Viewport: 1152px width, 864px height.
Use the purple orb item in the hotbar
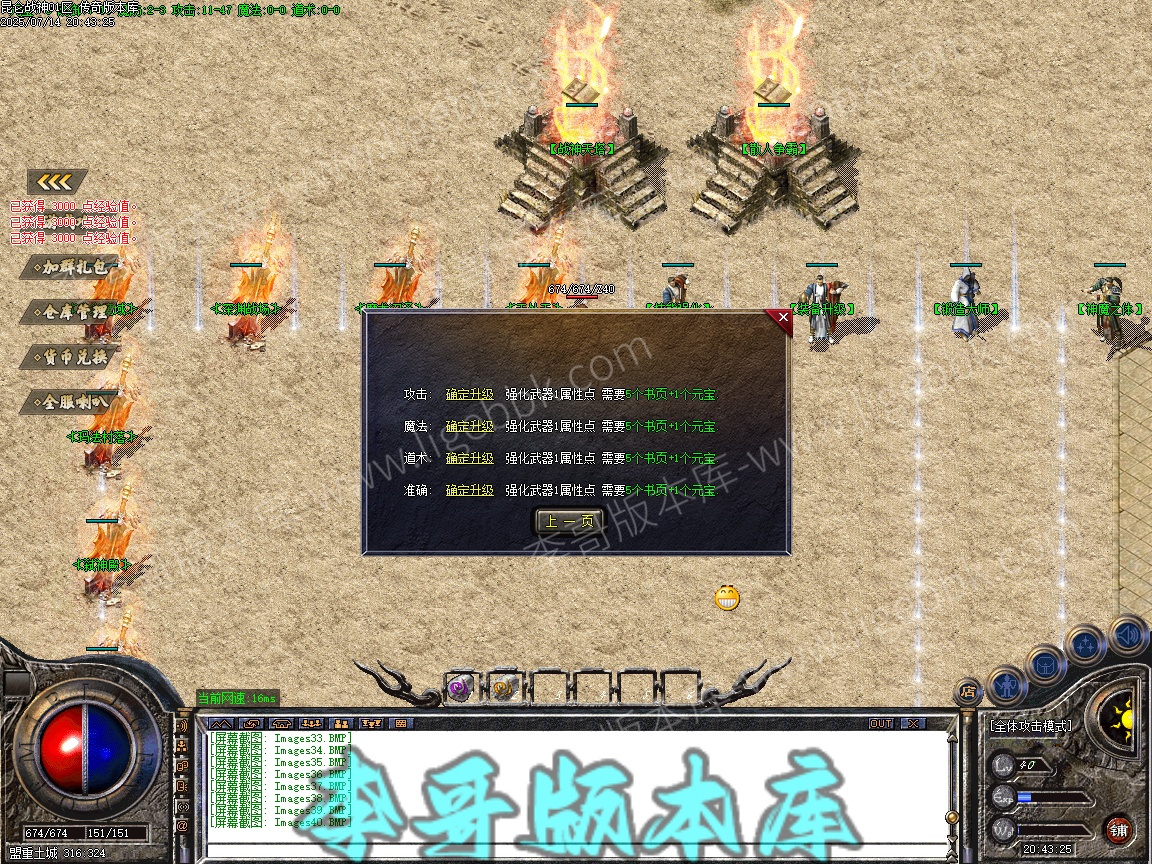click(460, 688)
